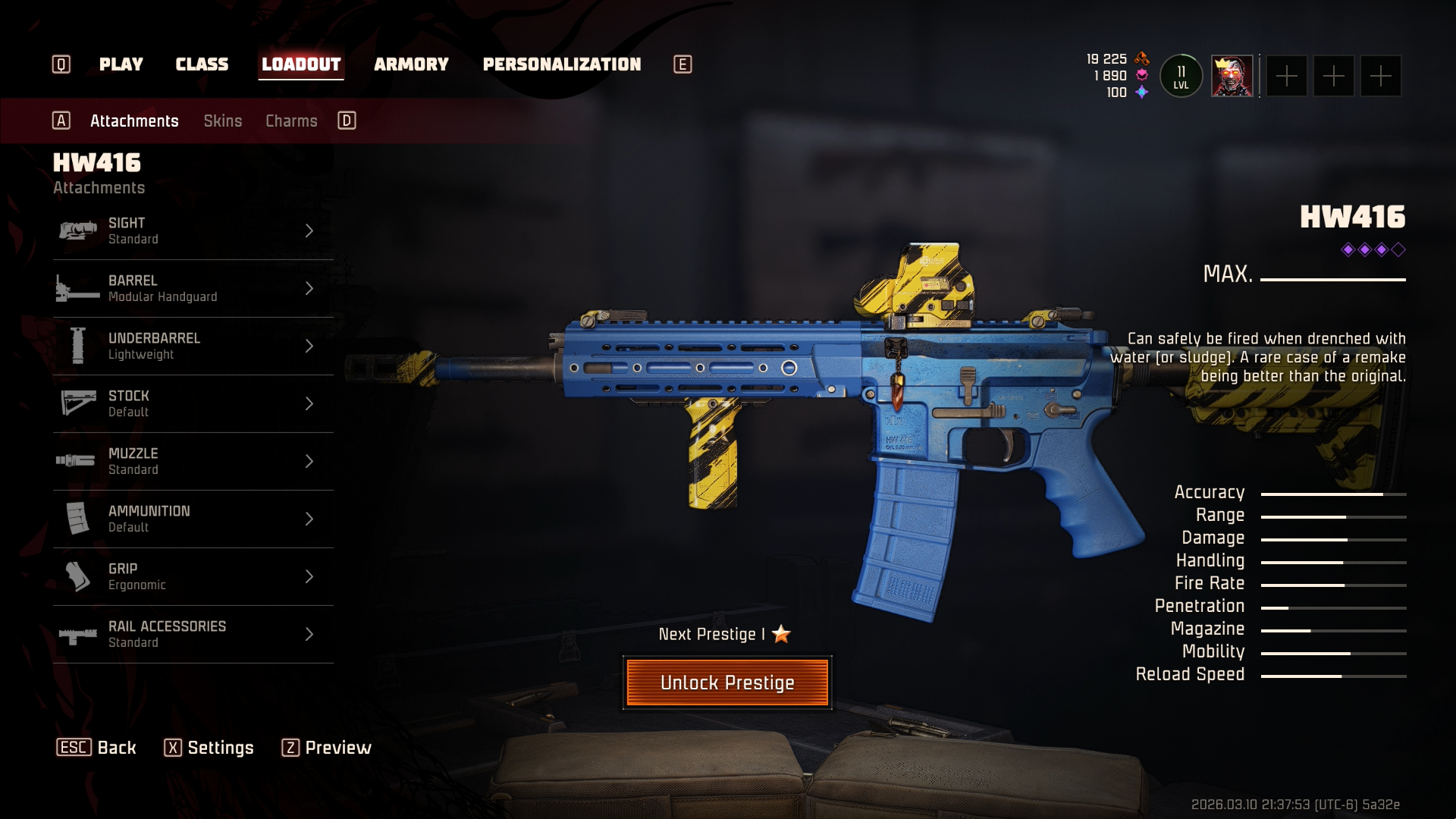Expand the Sight options chevron
This screenshot has width=1456, height=819.
[309, 231]
